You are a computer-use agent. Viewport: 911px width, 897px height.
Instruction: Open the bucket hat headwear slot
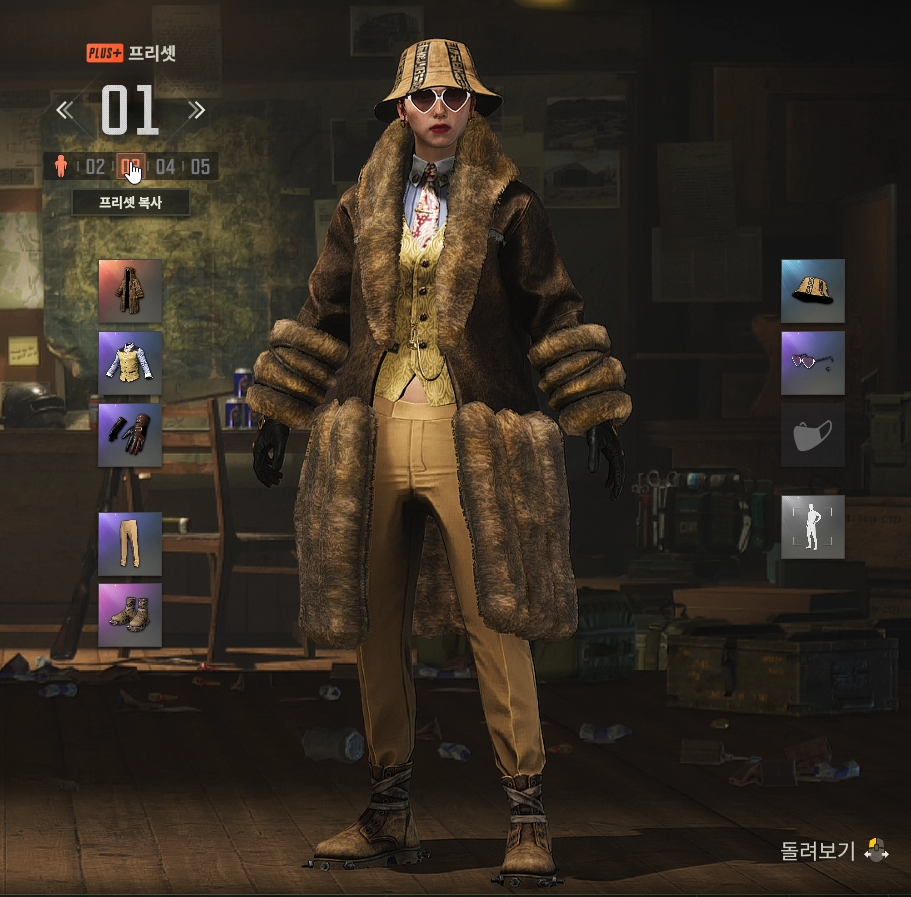812,291
